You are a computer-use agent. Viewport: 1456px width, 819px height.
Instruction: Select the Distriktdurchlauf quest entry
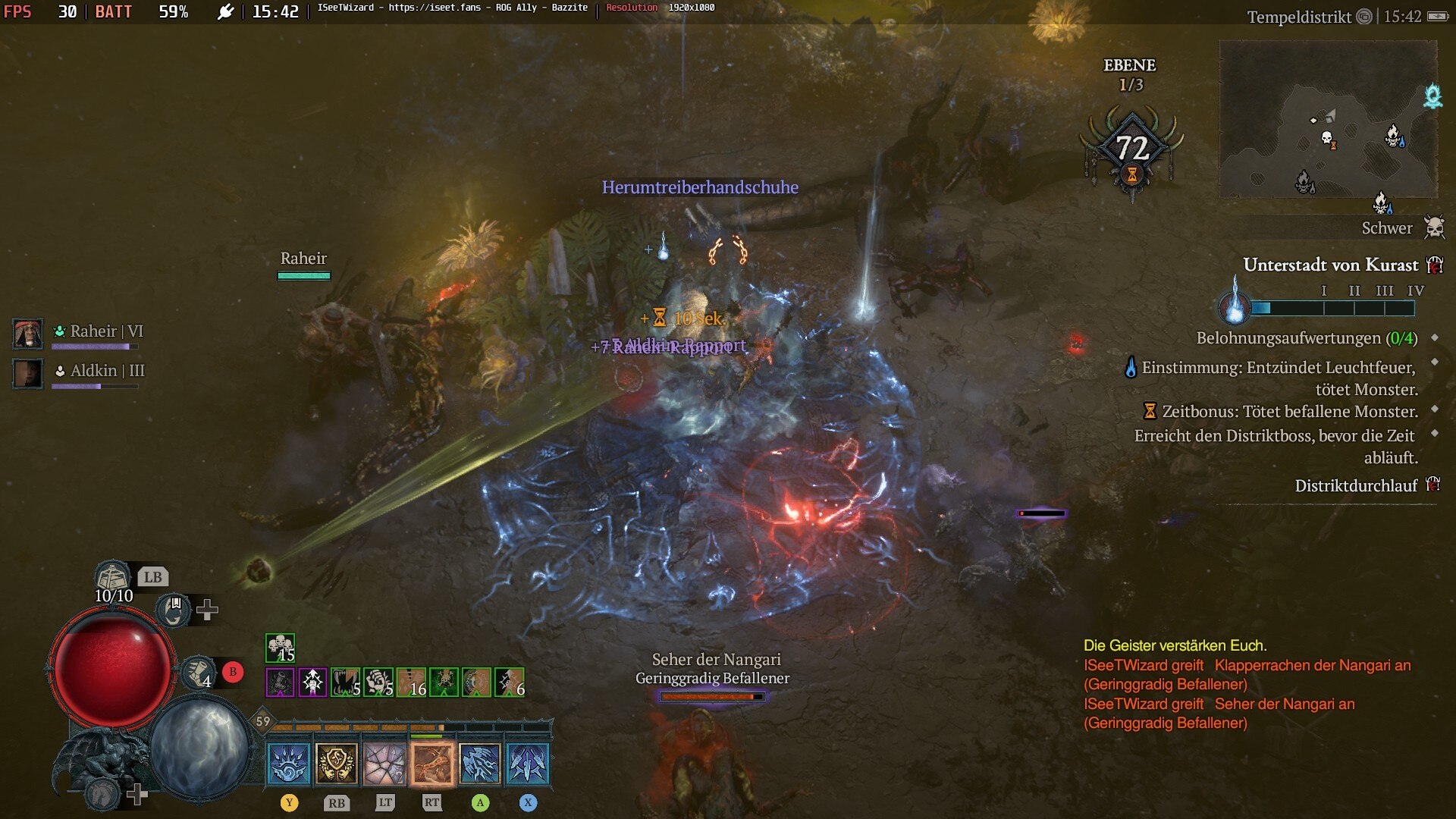pyautogui.click(x=1355, y=486)
